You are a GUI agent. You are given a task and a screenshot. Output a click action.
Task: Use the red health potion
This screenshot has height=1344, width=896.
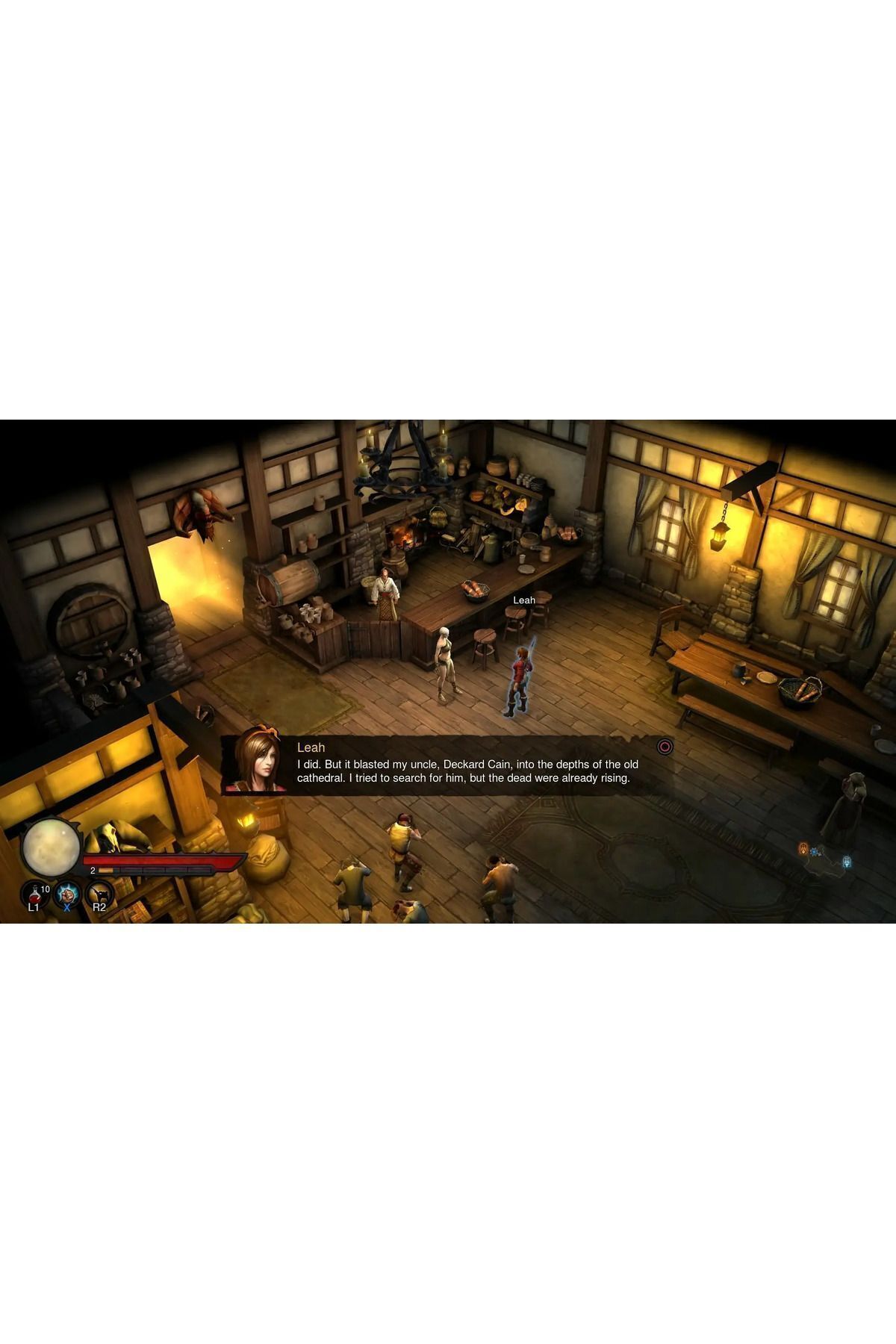(x=34, y=894)
